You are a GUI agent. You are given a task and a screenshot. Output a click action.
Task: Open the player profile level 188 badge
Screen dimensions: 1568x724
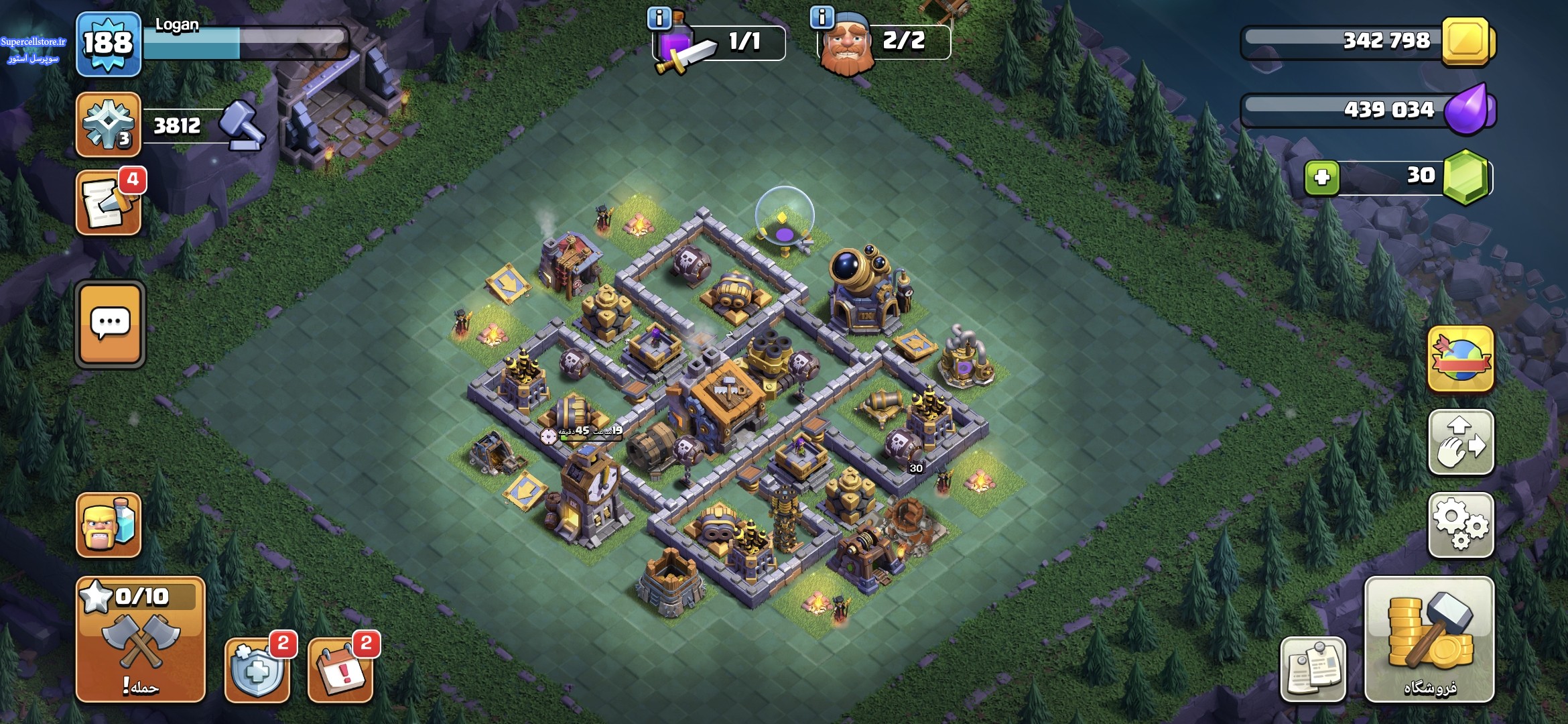(108, 44)
